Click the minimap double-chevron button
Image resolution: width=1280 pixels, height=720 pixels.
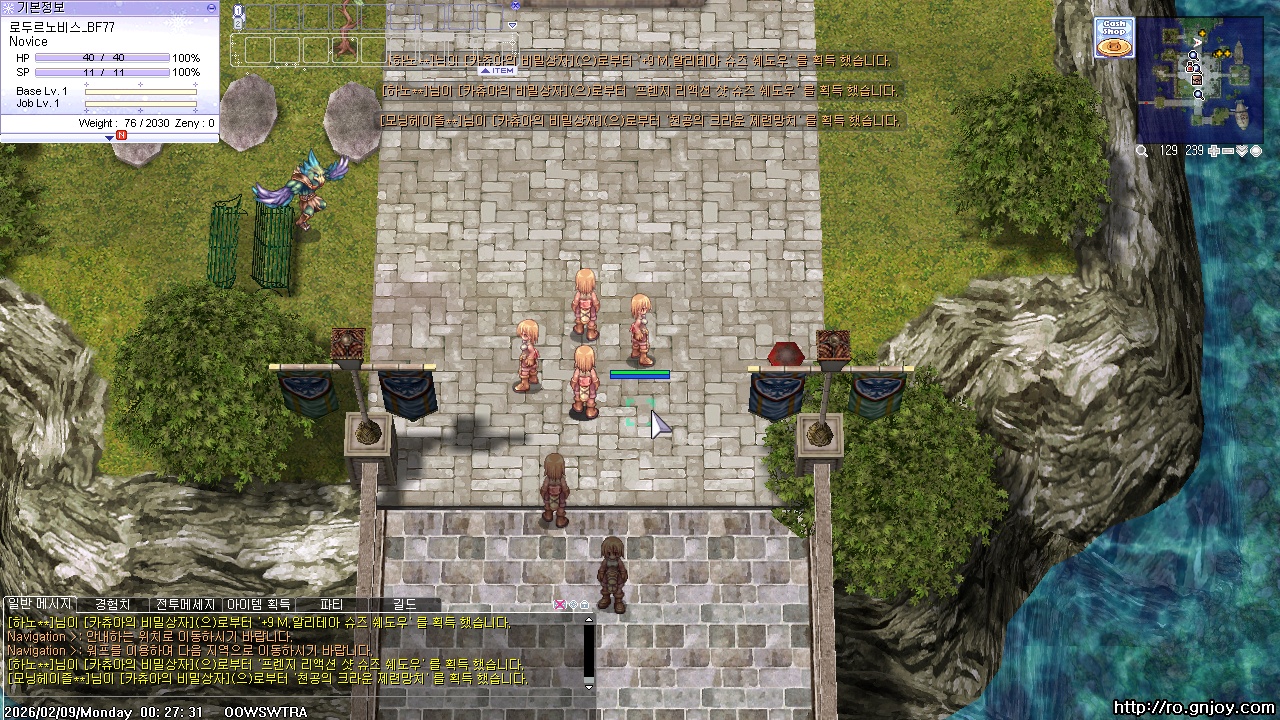(x=1242, y=151)
